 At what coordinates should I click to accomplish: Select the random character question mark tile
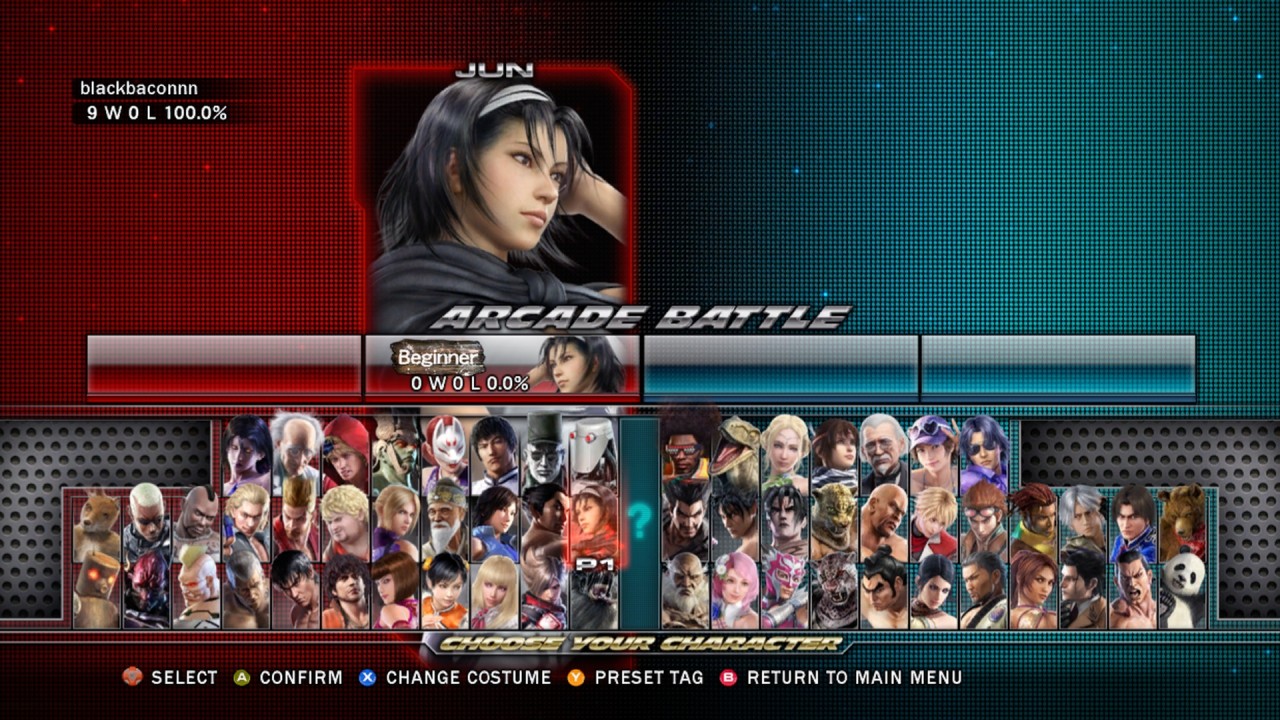click(639, 518)
